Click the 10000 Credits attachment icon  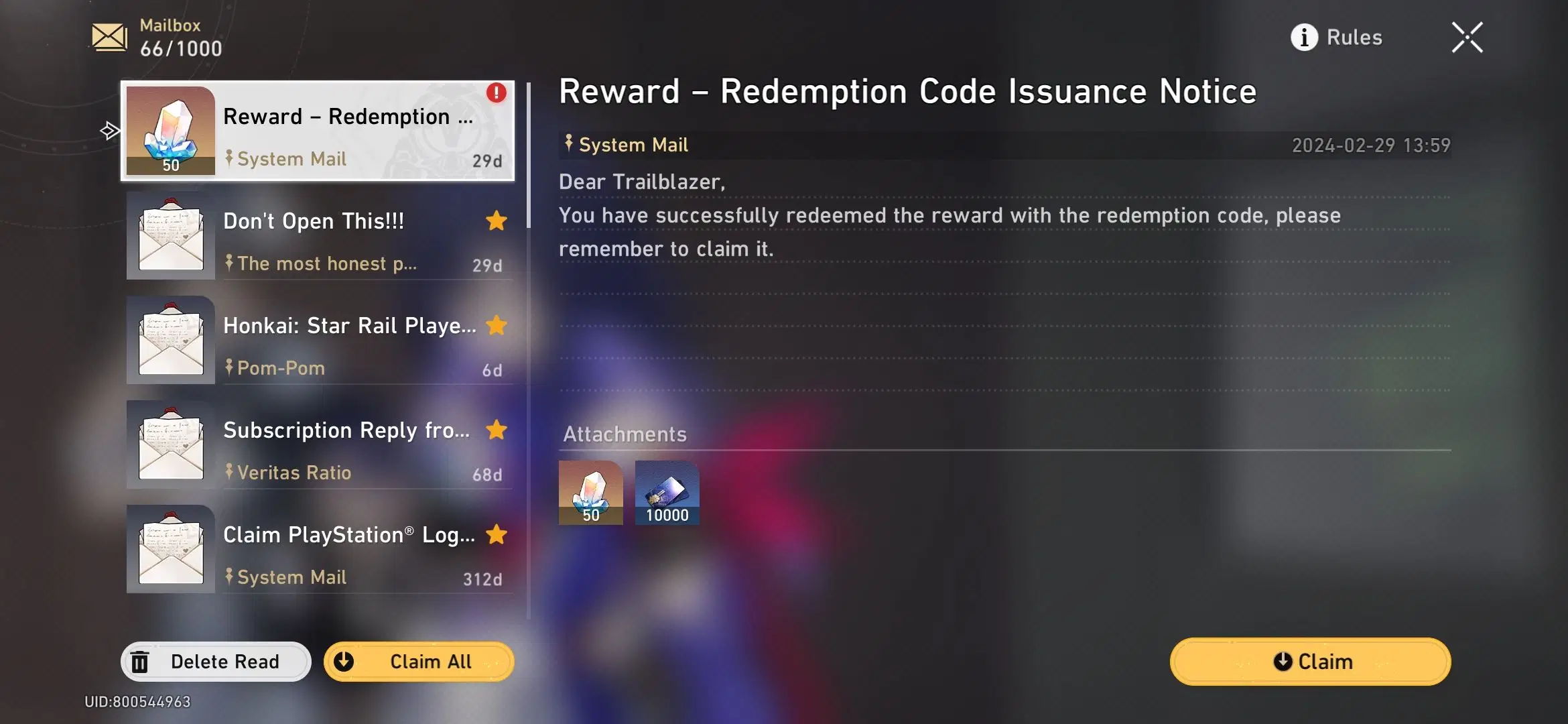click(667, 493)
